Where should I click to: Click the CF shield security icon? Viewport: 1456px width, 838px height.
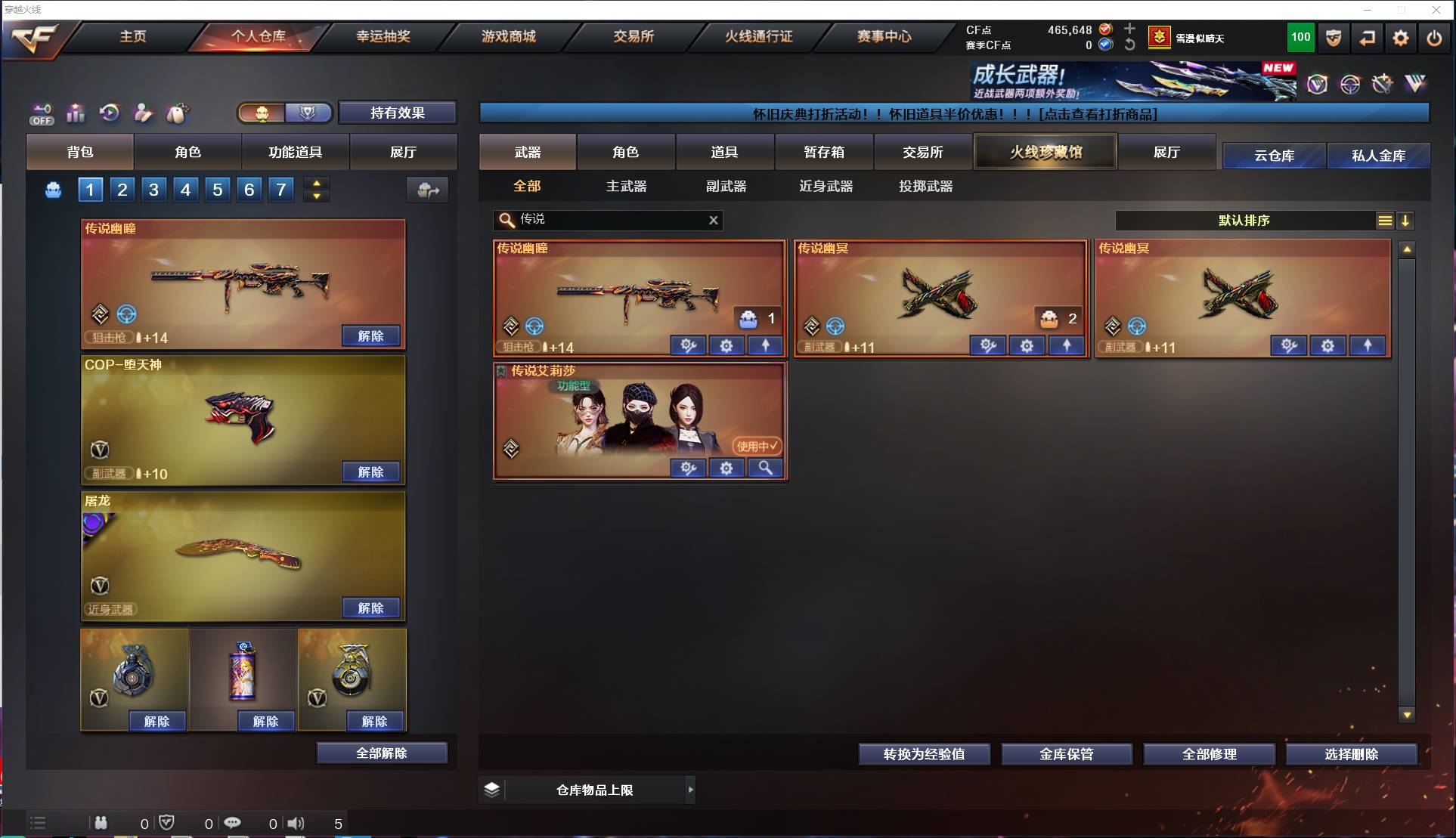(x=1332, y=38)
